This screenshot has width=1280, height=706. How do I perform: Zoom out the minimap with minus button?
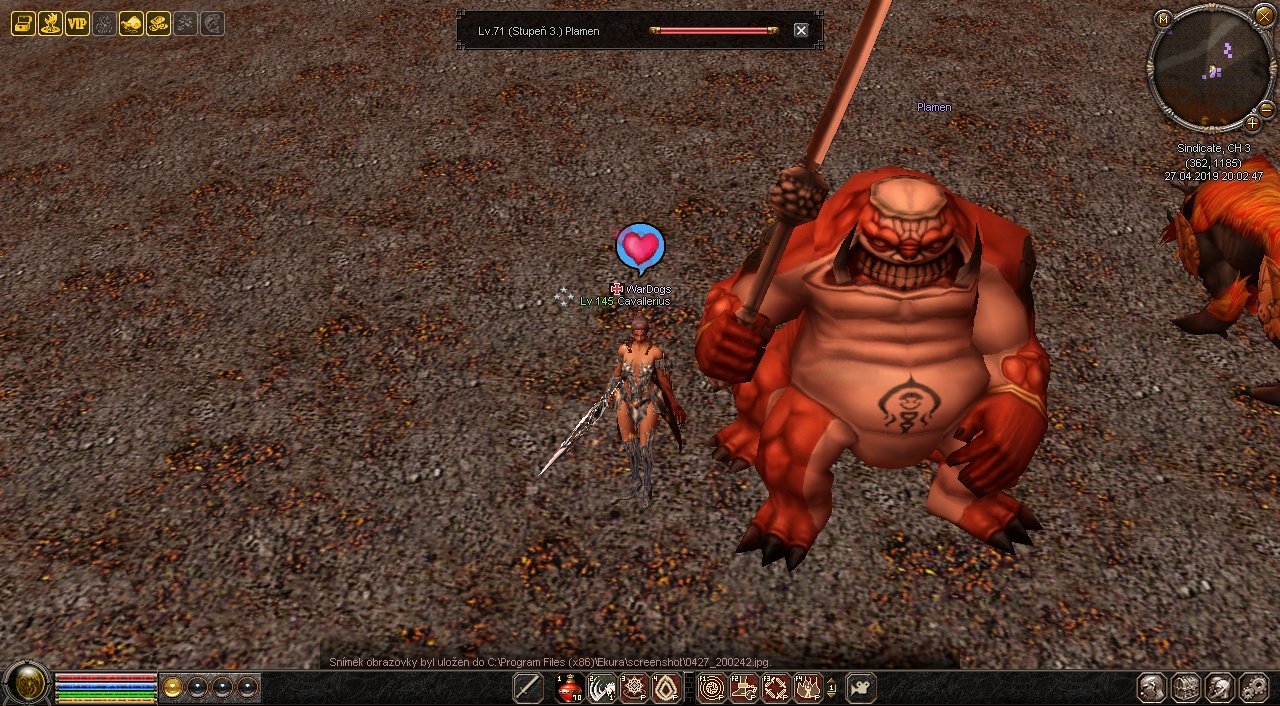(x=1266, y=109)
